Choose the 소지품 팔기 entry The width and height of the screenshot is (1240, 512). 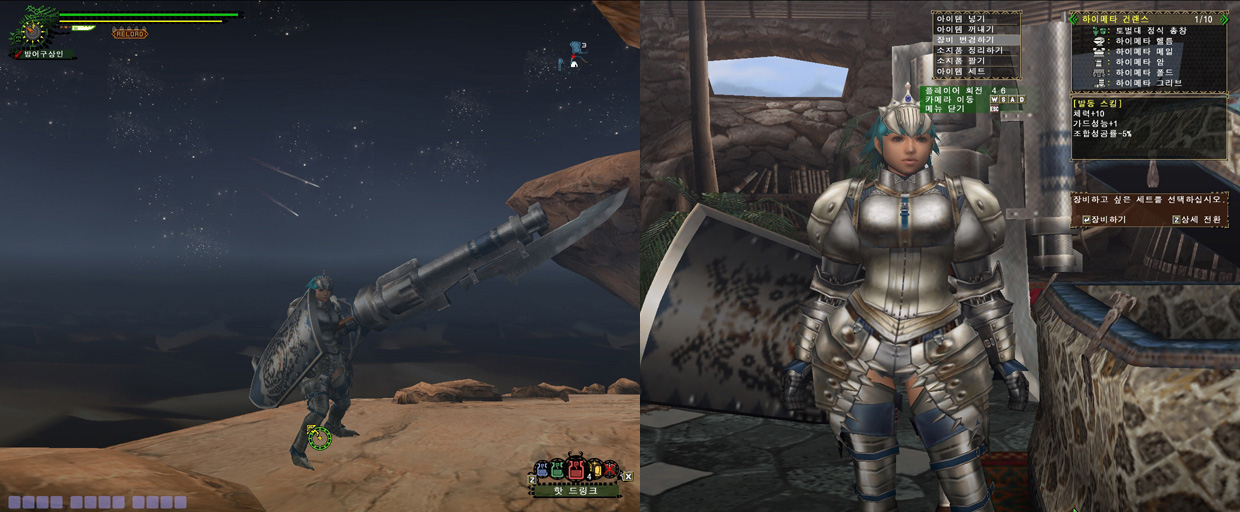coord(961,62)
